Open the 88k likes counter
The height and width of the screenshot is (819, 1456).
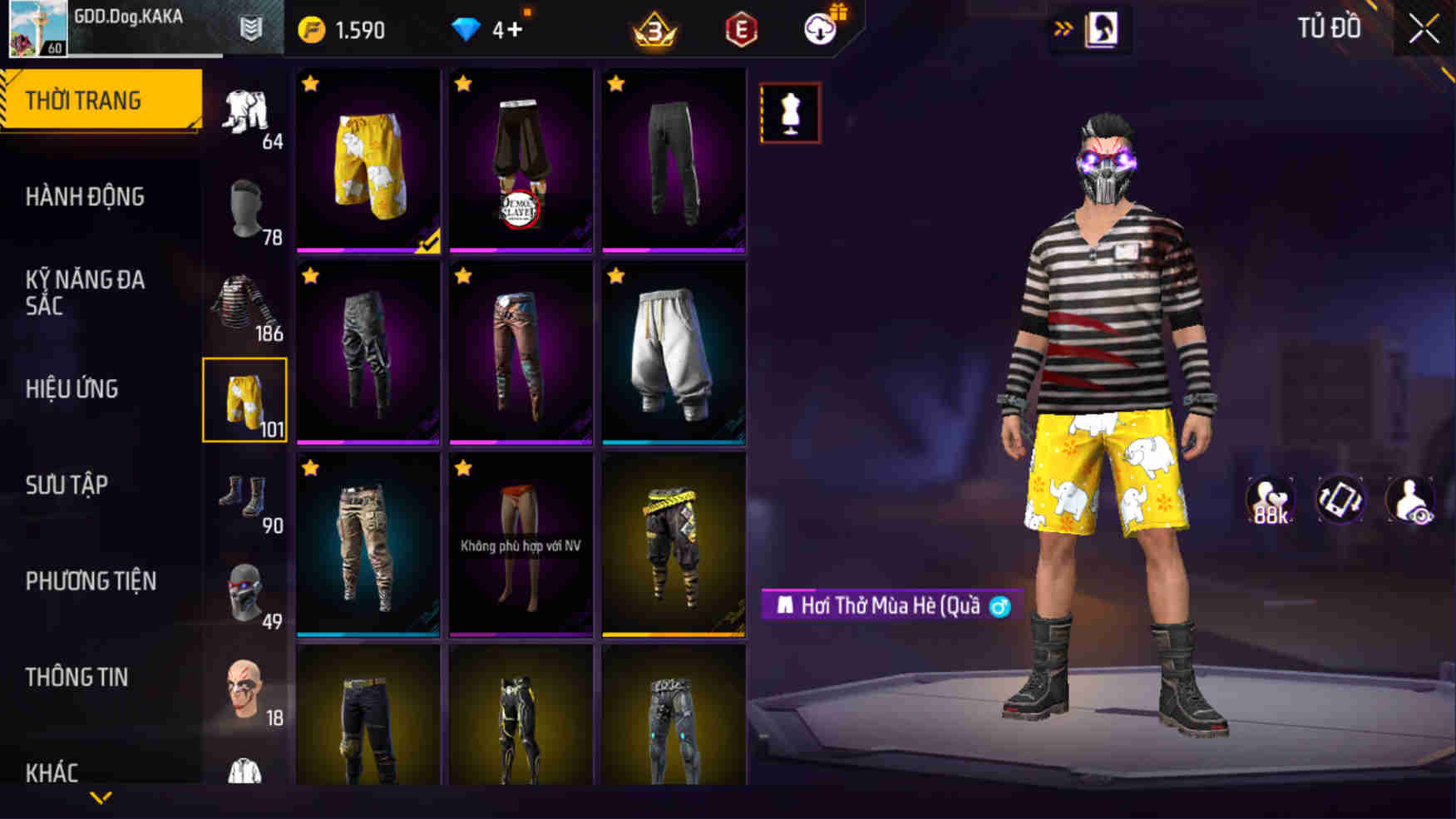1271,500
